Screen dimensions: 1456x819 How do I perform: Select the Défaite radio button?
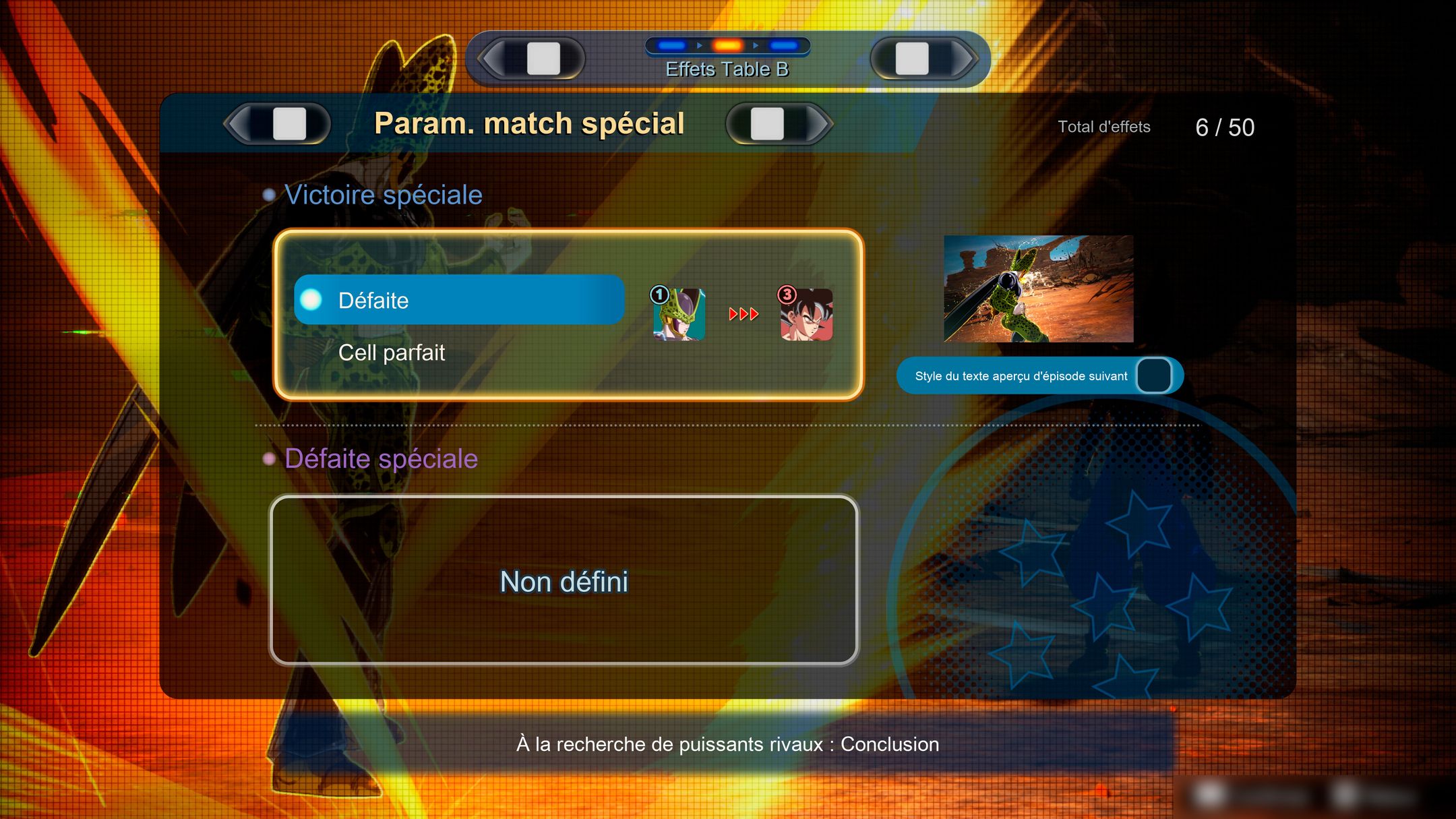coord(311,301)
